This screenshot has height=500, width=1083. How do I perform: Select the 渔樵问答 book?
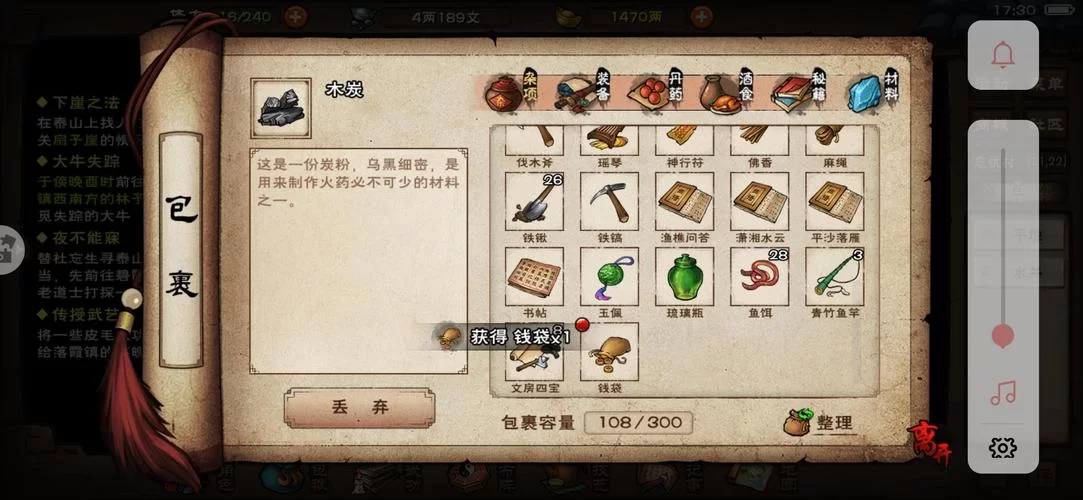click(685, 201)
